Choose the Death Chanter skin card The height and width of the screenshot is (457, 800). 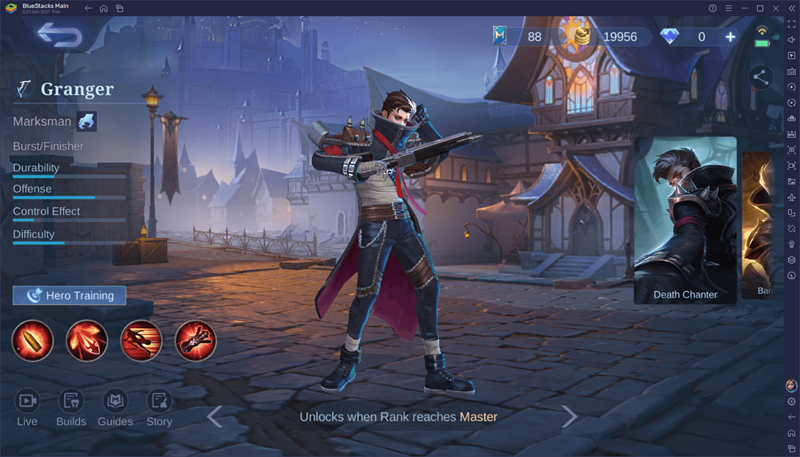pos(685,220)
